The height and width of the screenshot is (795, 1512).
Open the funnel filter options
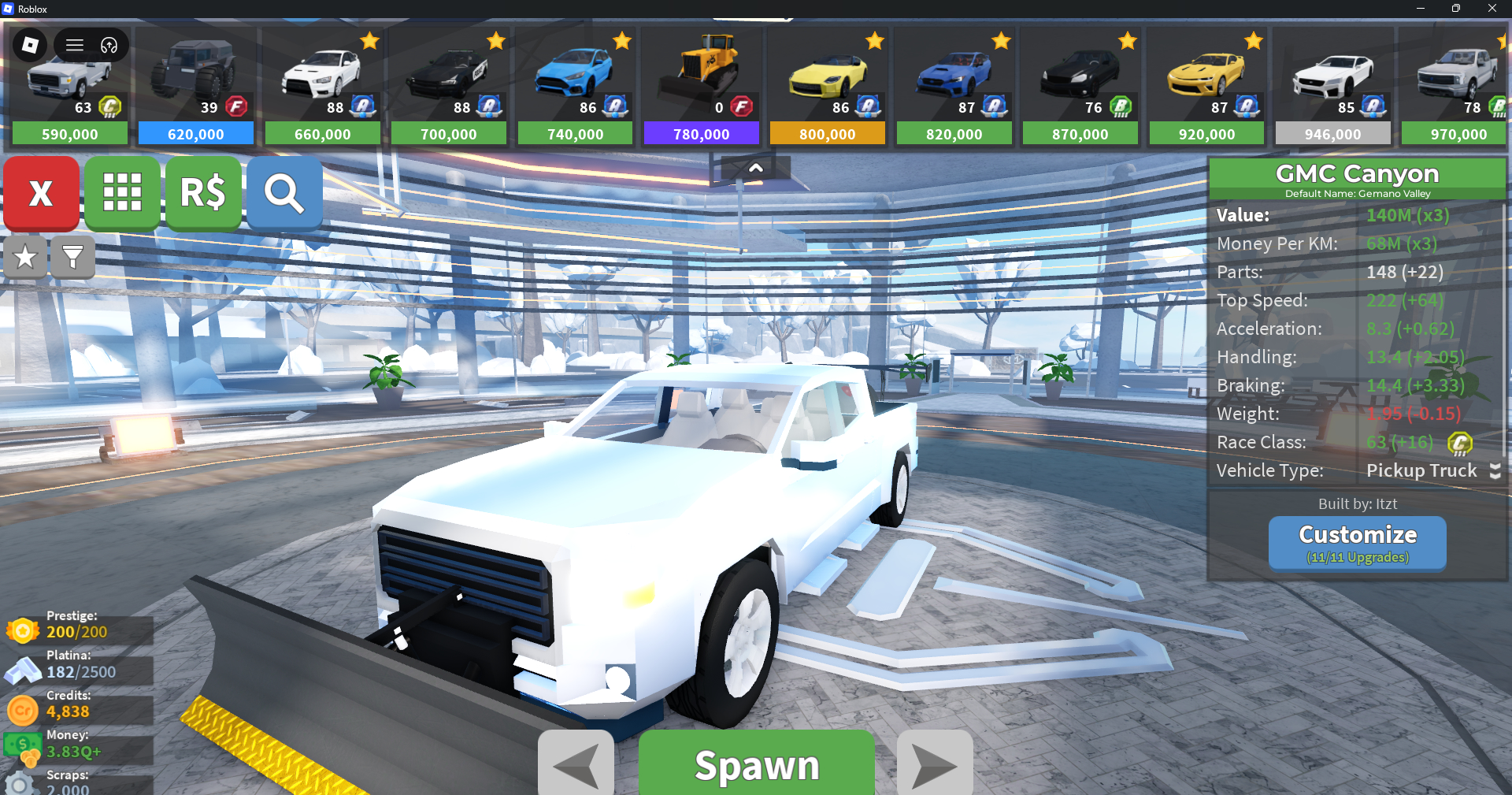point(72,257)
